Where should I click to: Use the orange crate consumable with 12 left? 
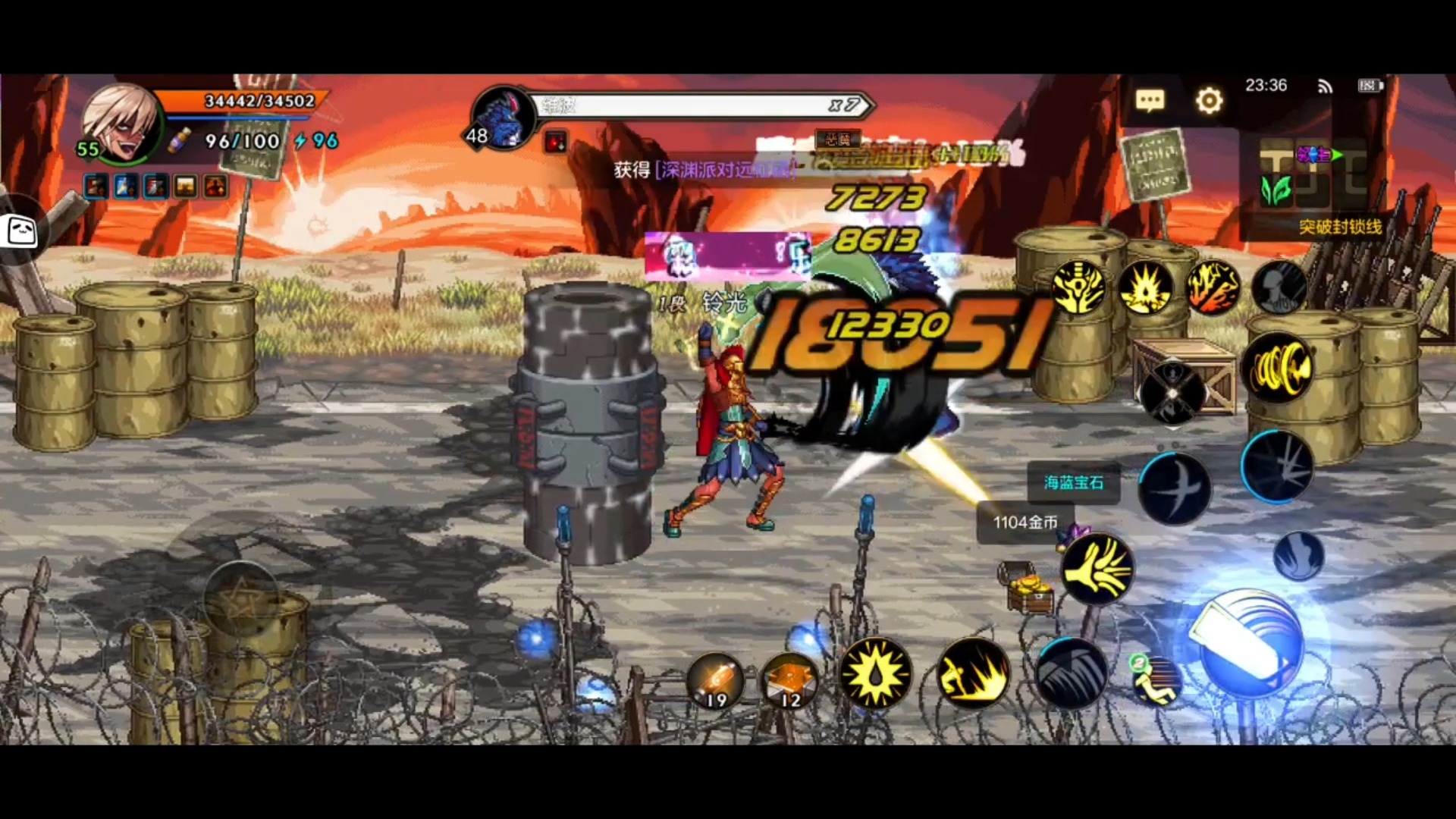coord(789,680)
